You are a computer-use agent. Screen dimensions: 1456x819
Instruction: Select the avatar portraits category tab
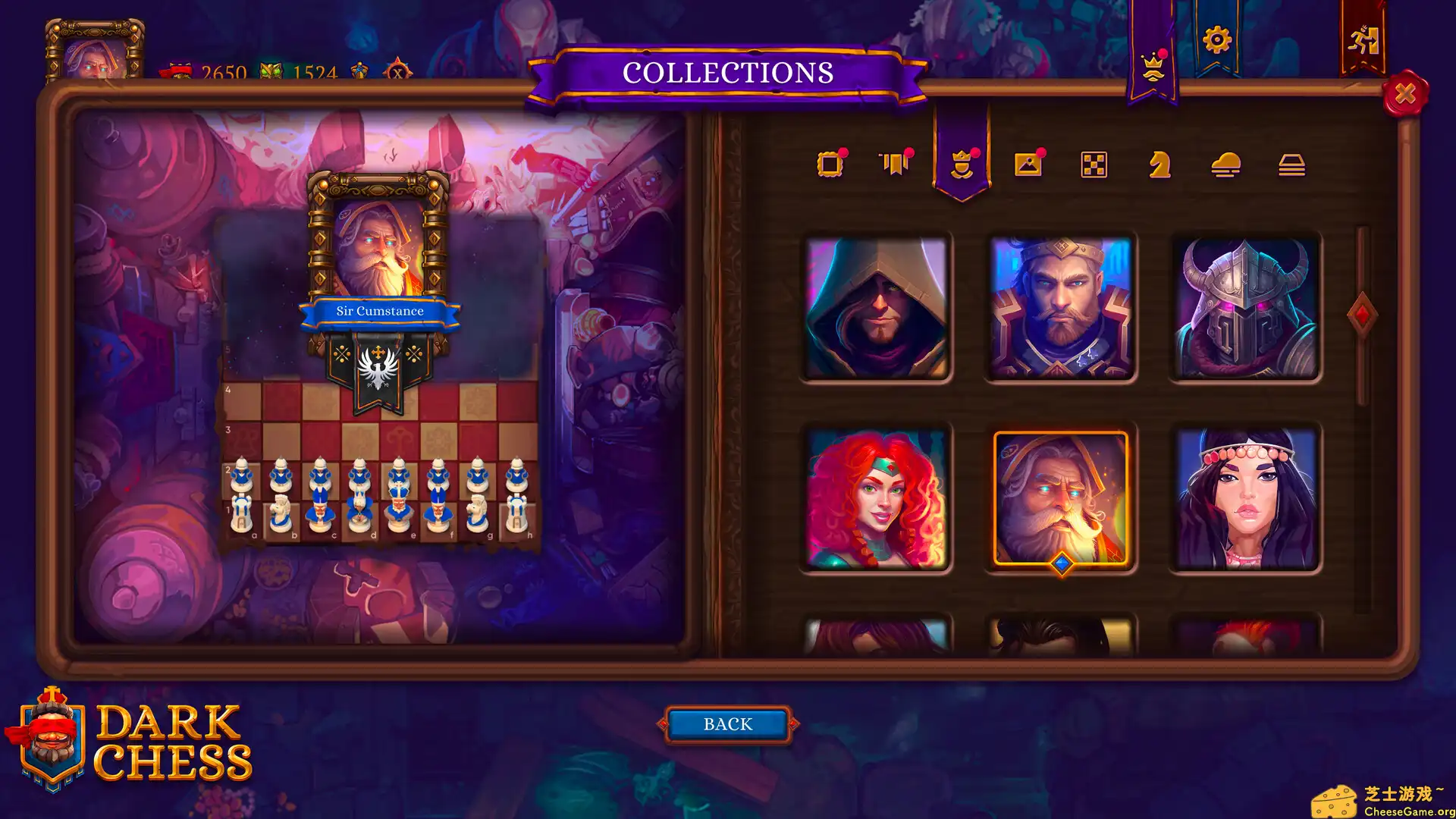click(x=962, y=164)
